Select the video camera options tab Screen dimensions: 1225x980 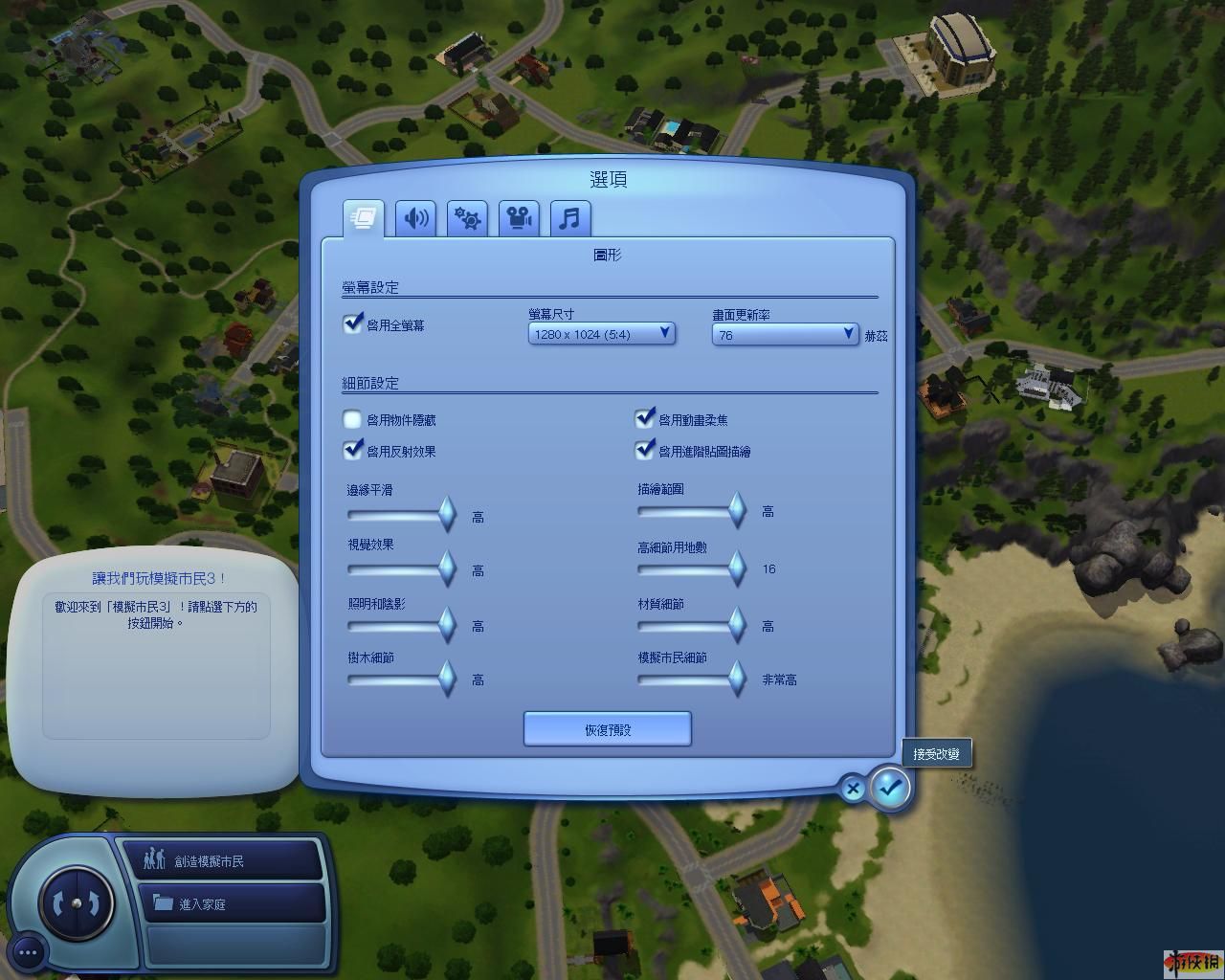coord(519,218)
